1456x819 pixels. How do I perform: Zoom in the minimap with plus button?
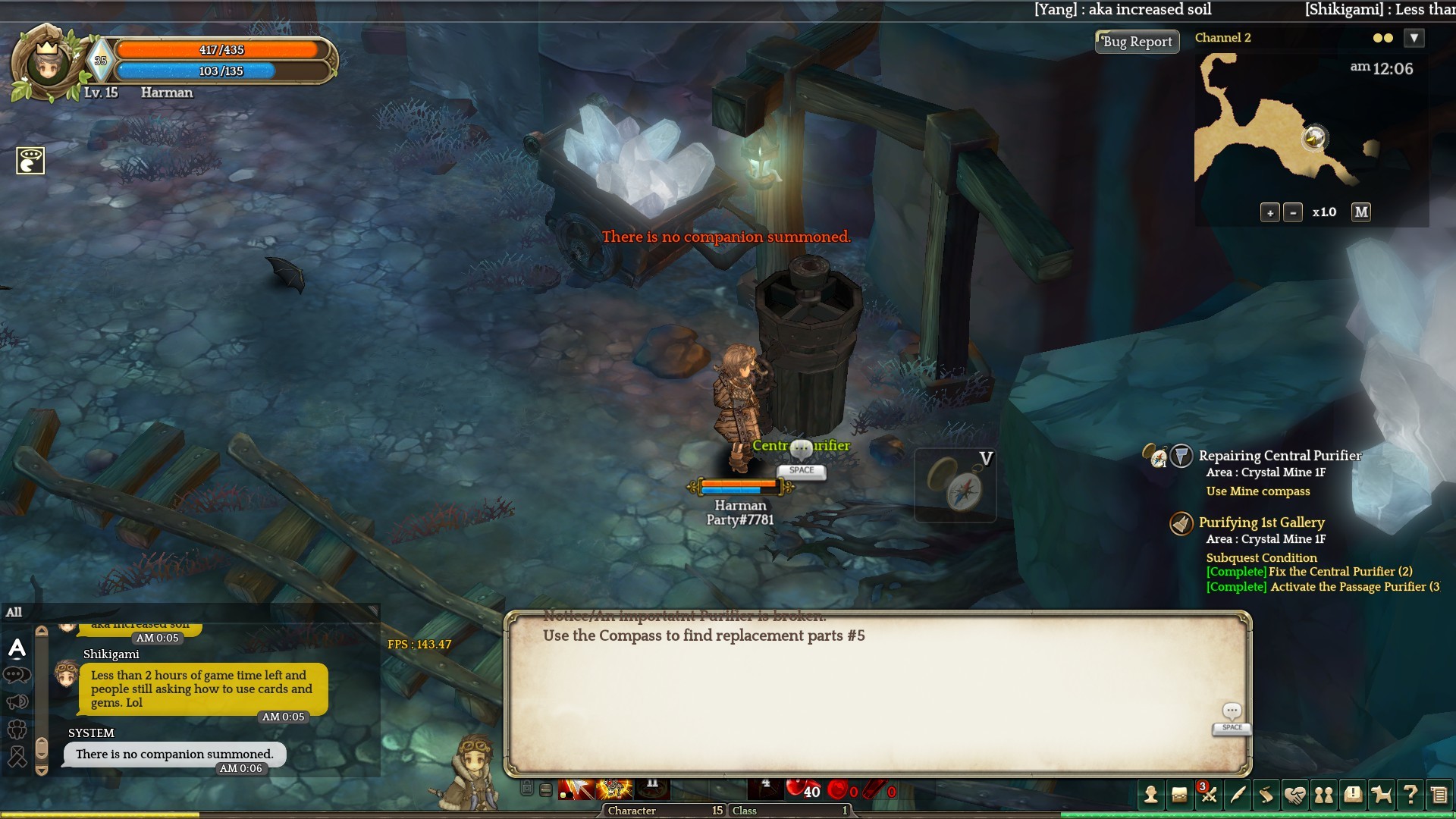coord(1270,213)
